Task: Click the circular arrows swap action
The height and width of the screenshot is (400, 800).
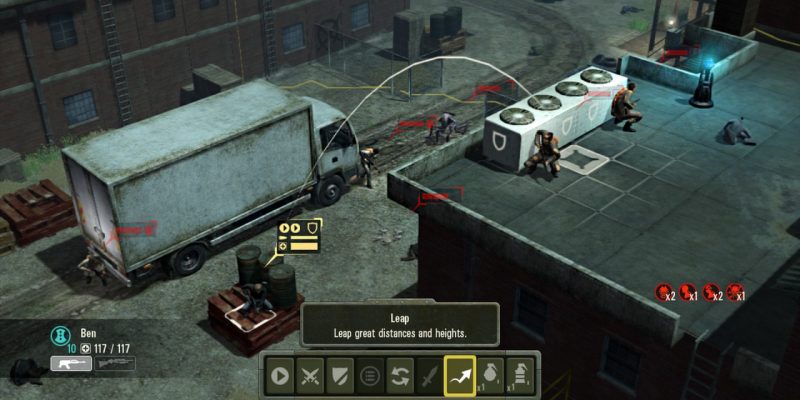Action: 400,375
